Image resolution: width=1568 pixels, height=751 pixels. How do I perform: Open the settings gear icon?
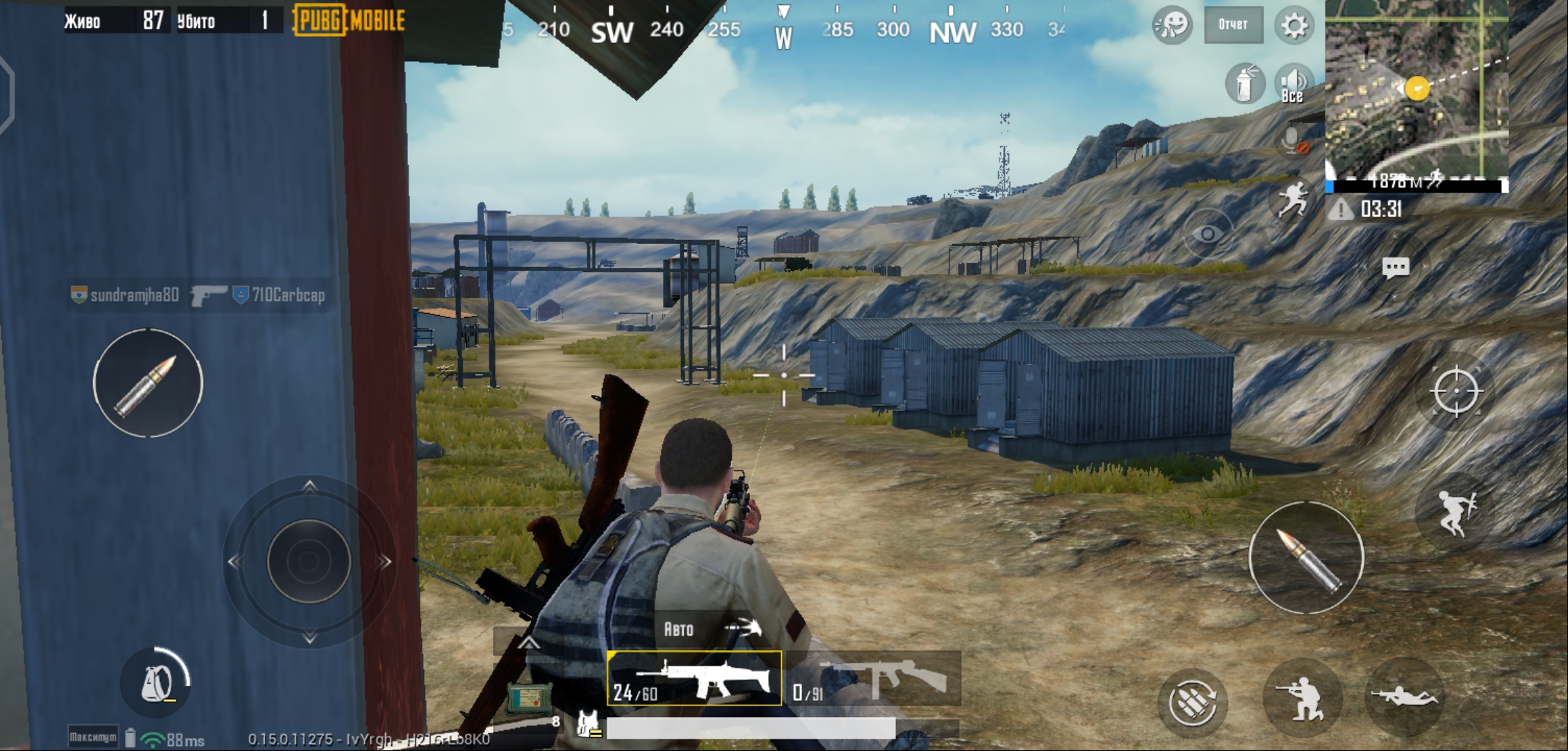pos(1293,26)
